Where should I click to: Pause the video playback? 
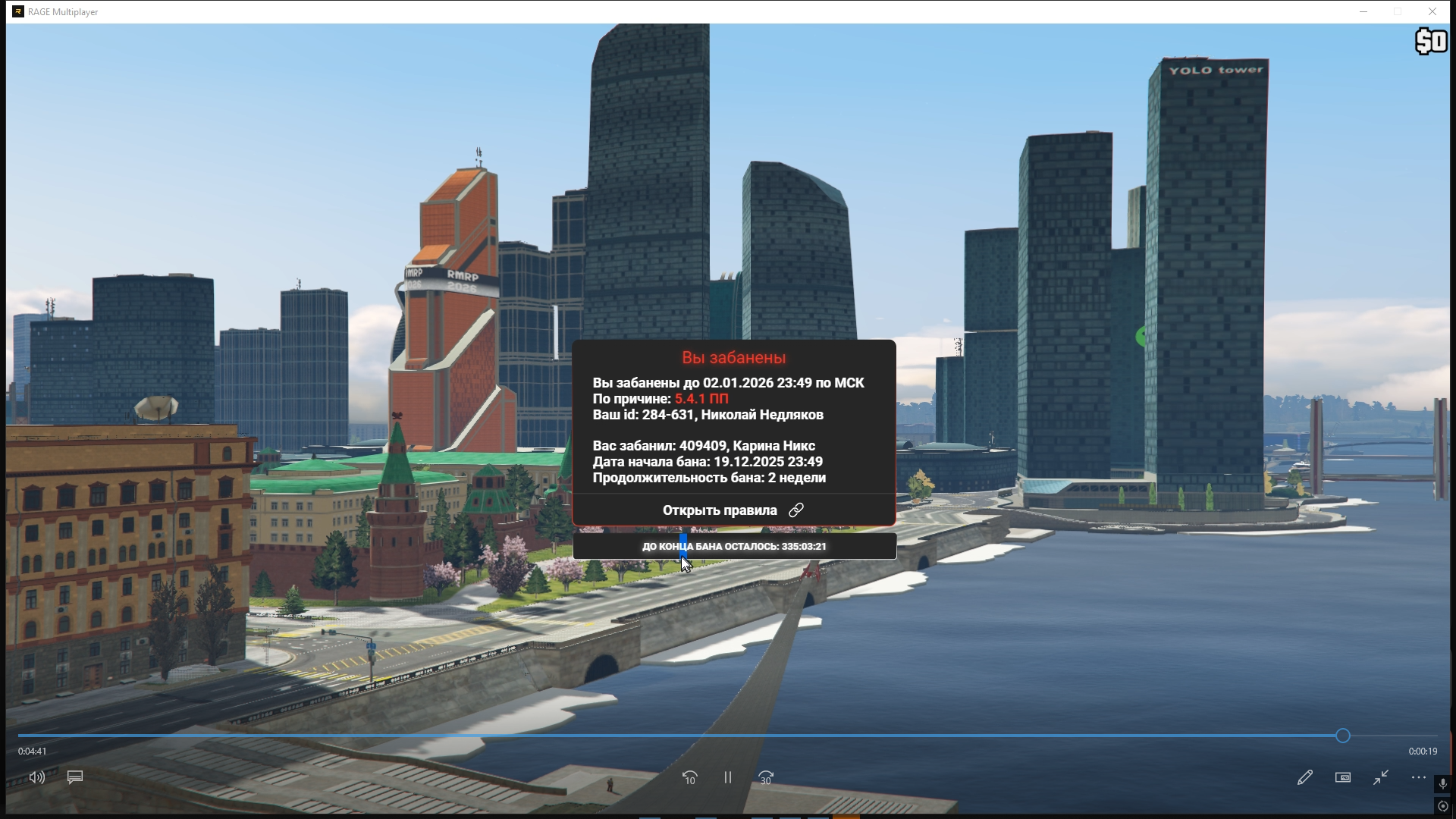(727, 777)
